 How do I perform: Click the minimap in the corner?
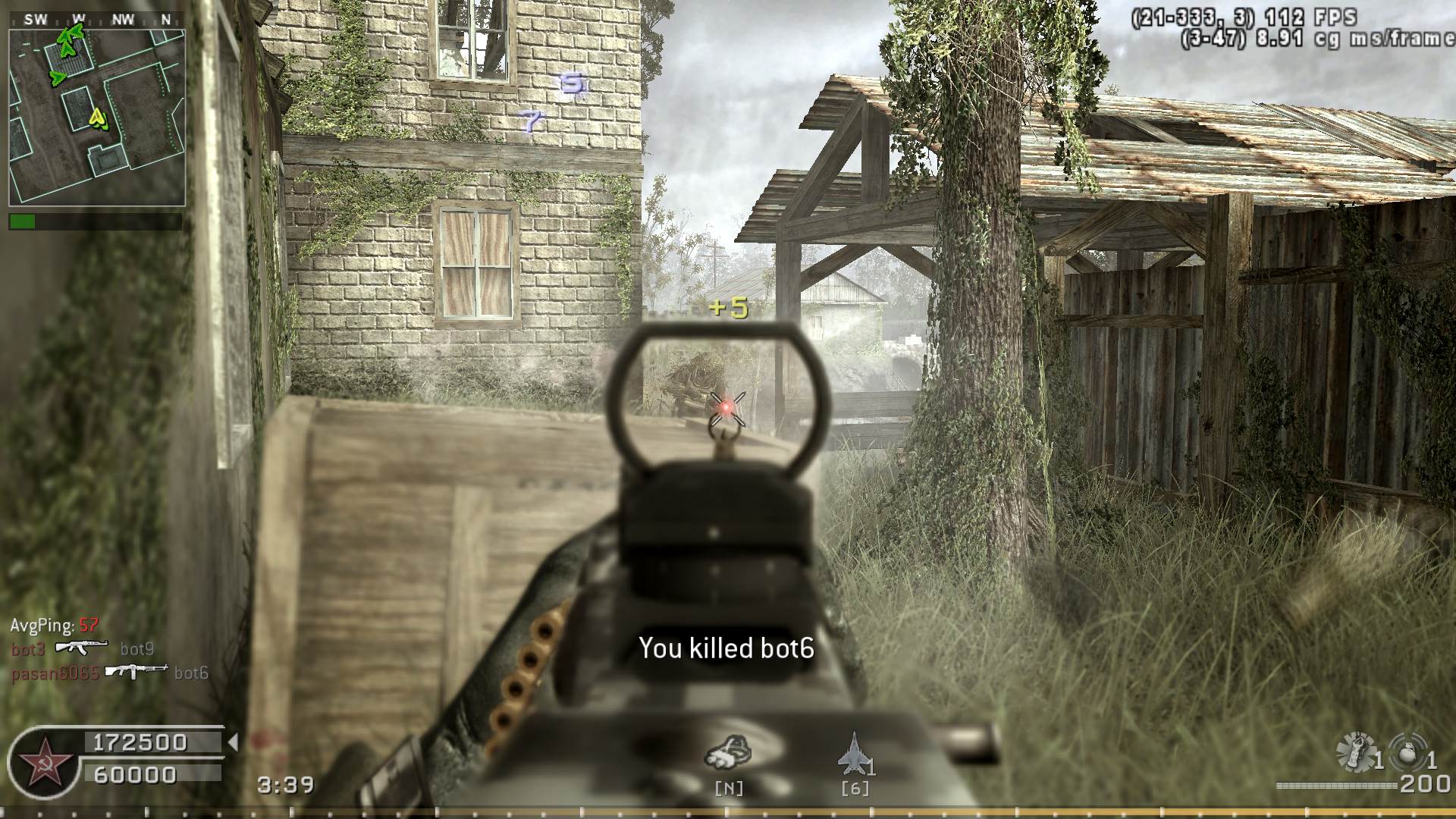tap(97, 118)
